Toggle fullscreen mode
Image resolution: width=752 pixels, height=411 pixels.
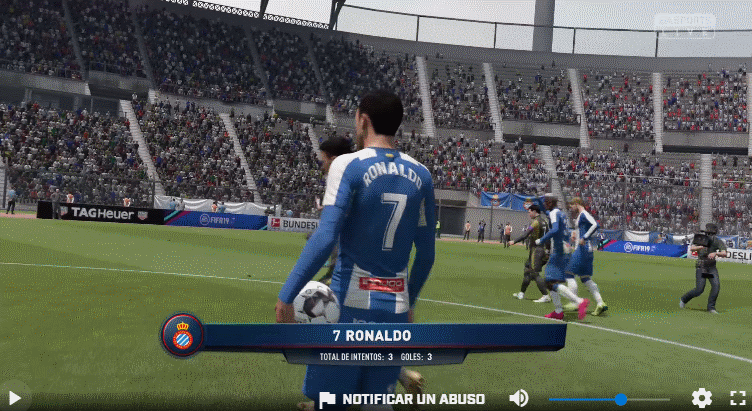[738, 398]
